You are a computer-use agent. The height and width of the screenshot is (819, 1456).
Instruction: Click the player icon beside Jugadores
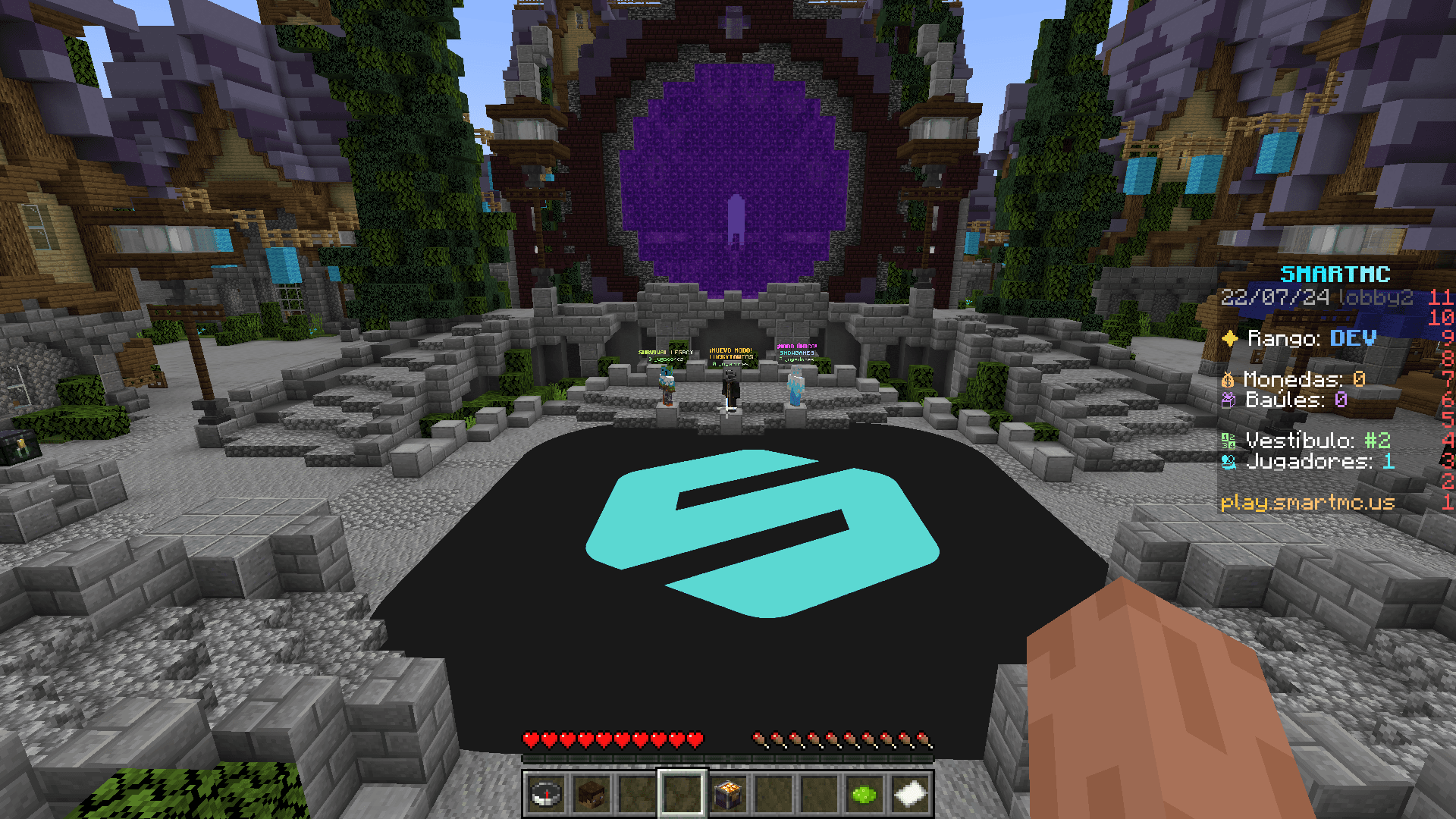coord(1229,462)
